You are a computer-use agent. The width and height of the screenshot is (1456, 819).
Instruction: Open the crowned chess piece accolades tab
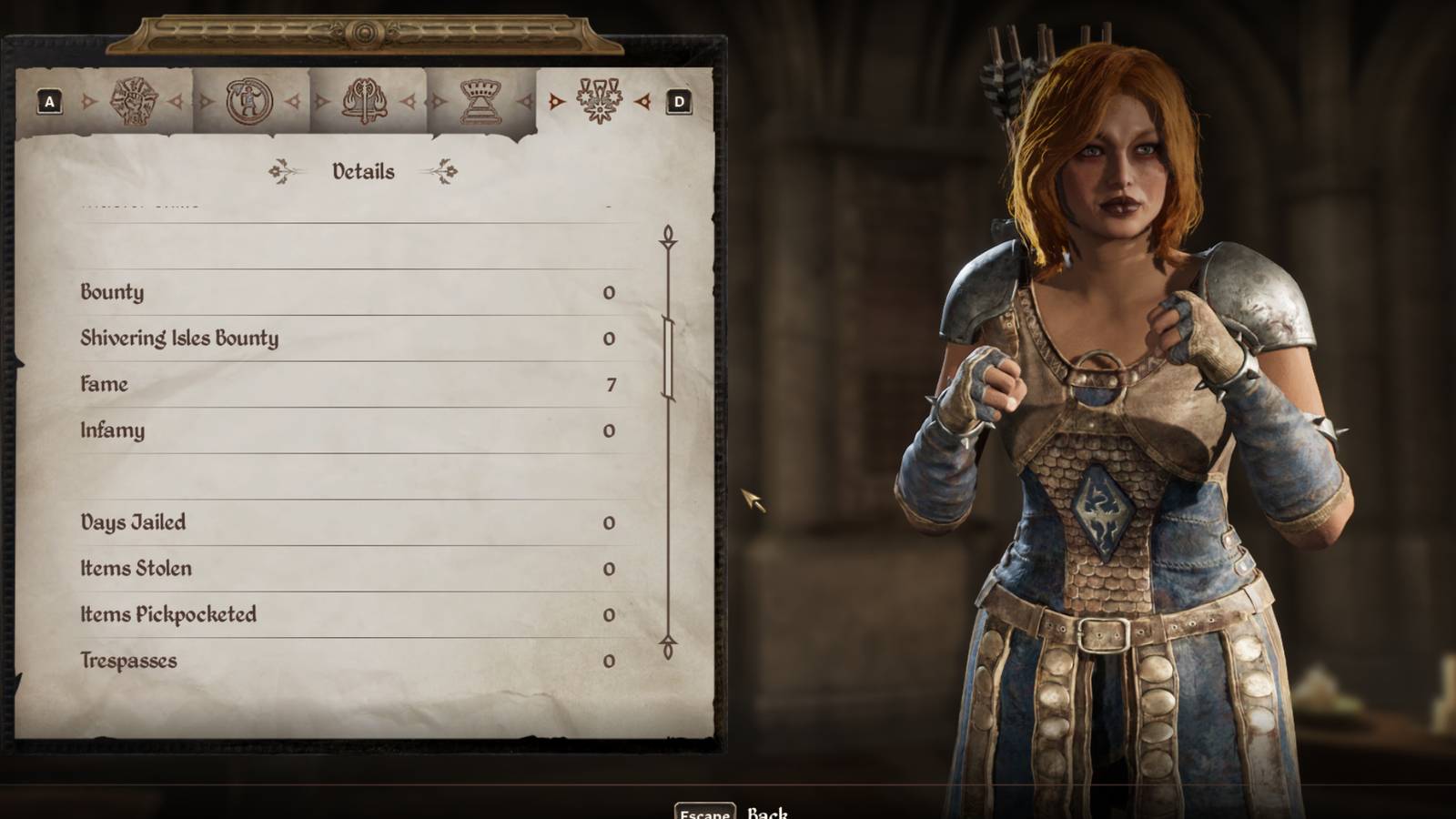pyautogui.click(x=480, y=102)
